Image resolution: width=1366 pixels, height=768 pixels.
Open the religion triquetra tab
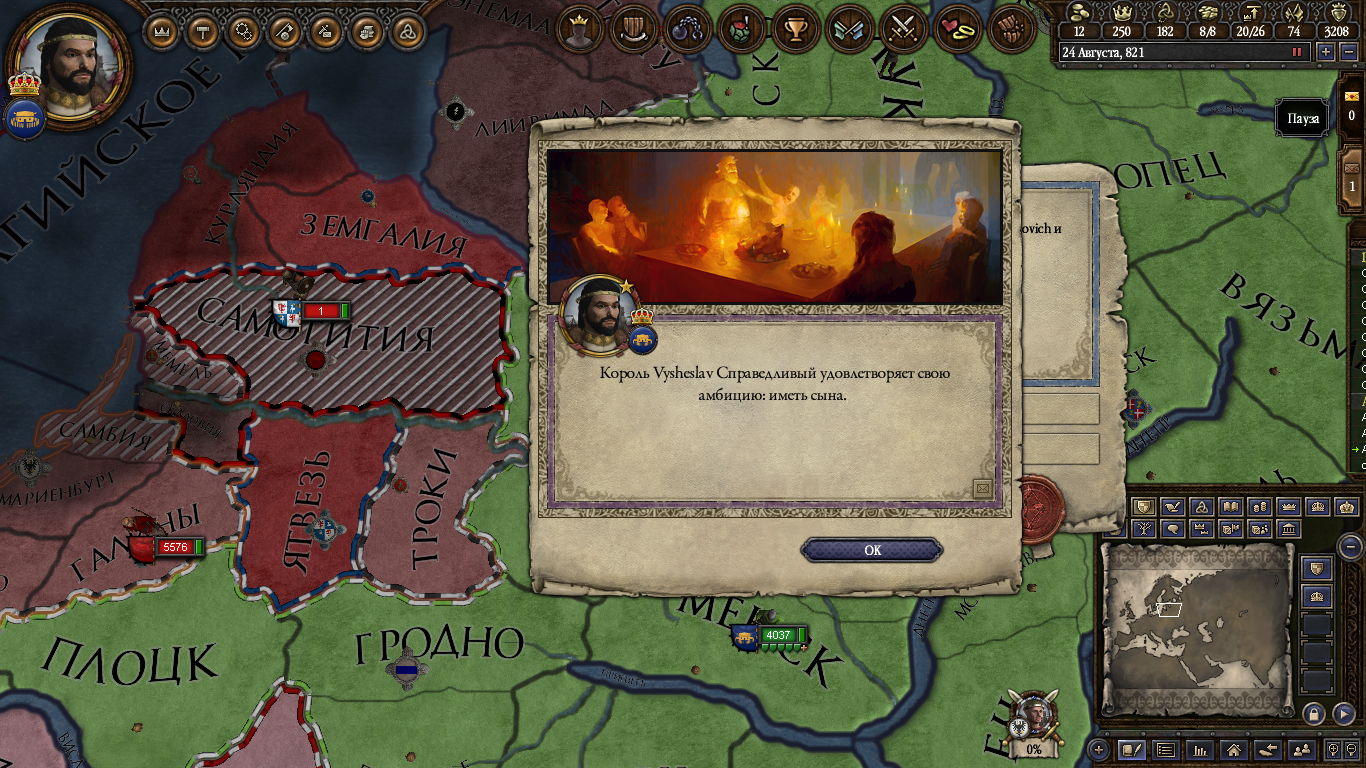(x=408, y=31)
